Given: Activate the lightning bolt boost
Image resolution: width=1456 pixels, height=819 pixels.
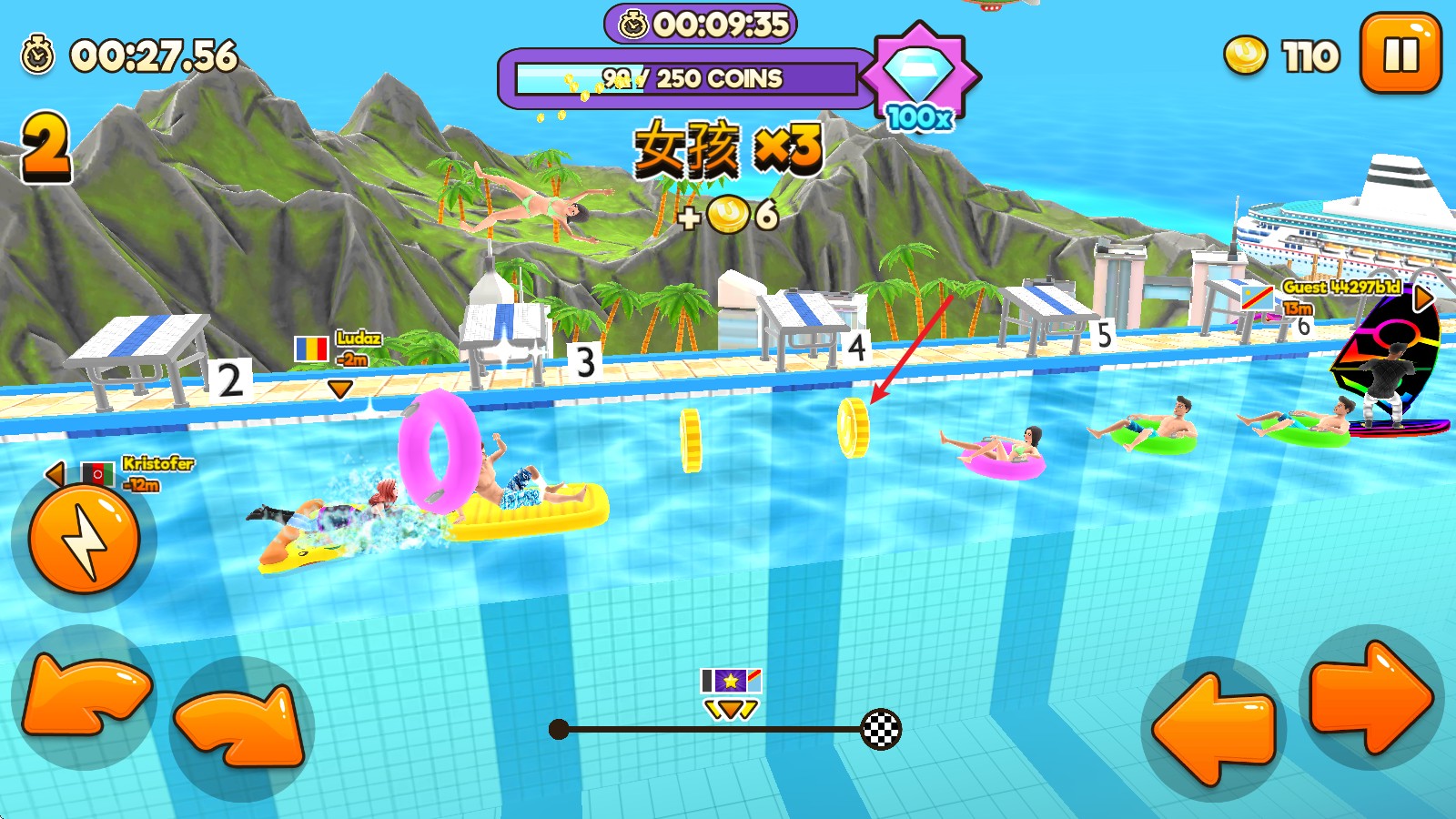Looking at the screenshot, I should (84, 539).
